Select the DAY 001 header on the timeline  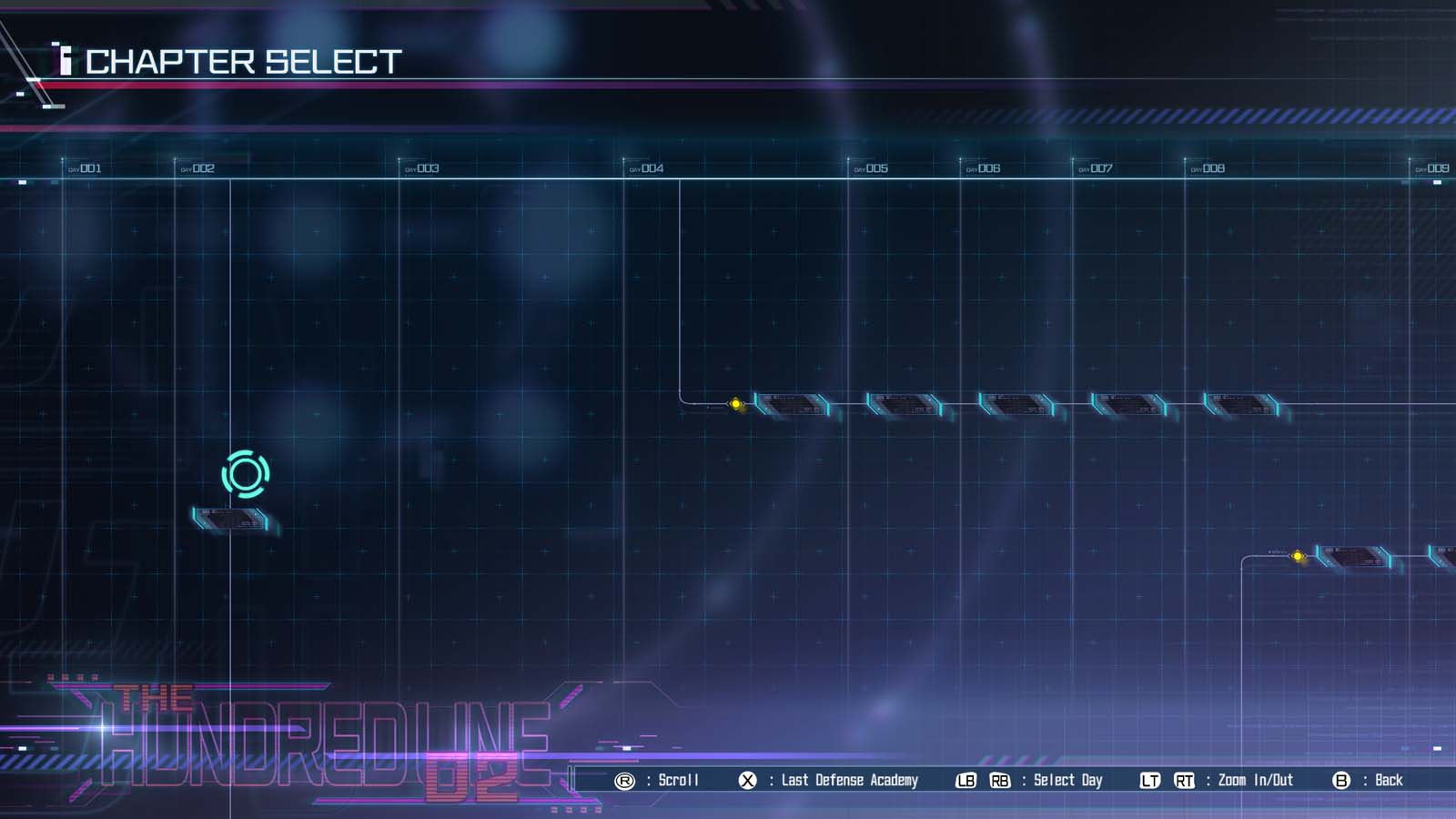pos(85,167)
